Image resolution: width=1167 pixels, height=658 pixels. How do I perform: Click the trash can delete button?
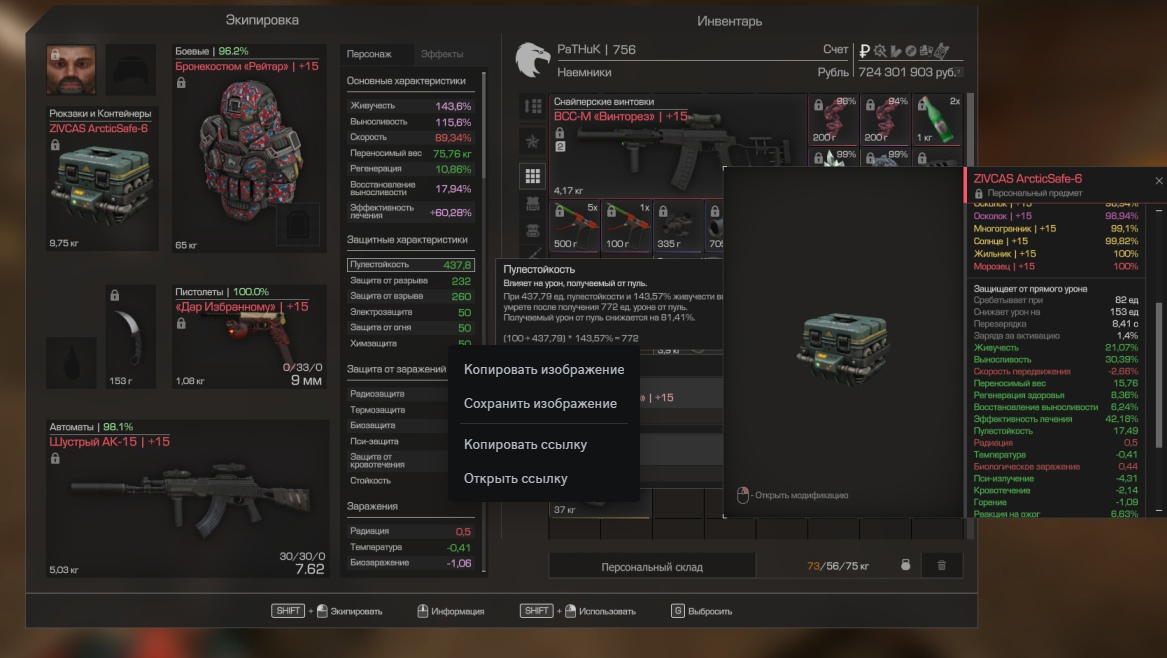pos(941,565)
